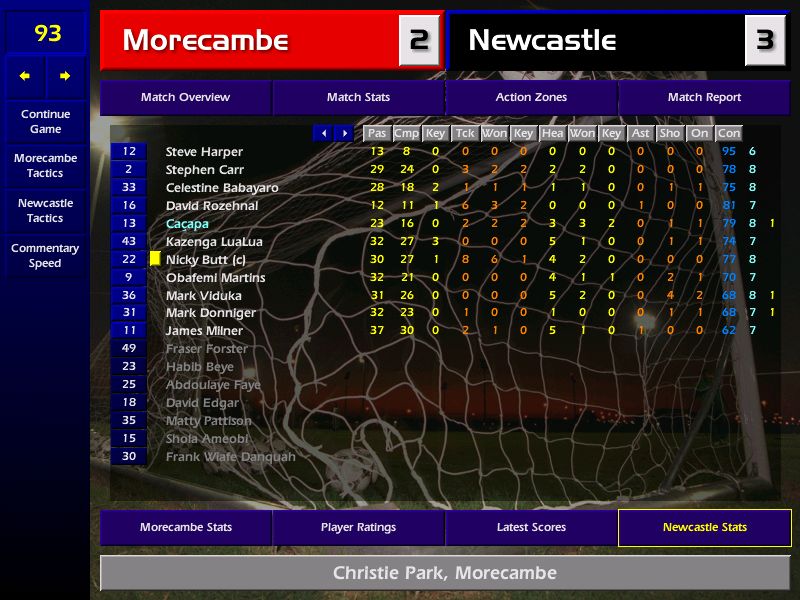The width and height of the screenshot is (800, 600).
Task: Choose Obafemi Martins from the player list
Action: tap(215, 277)
